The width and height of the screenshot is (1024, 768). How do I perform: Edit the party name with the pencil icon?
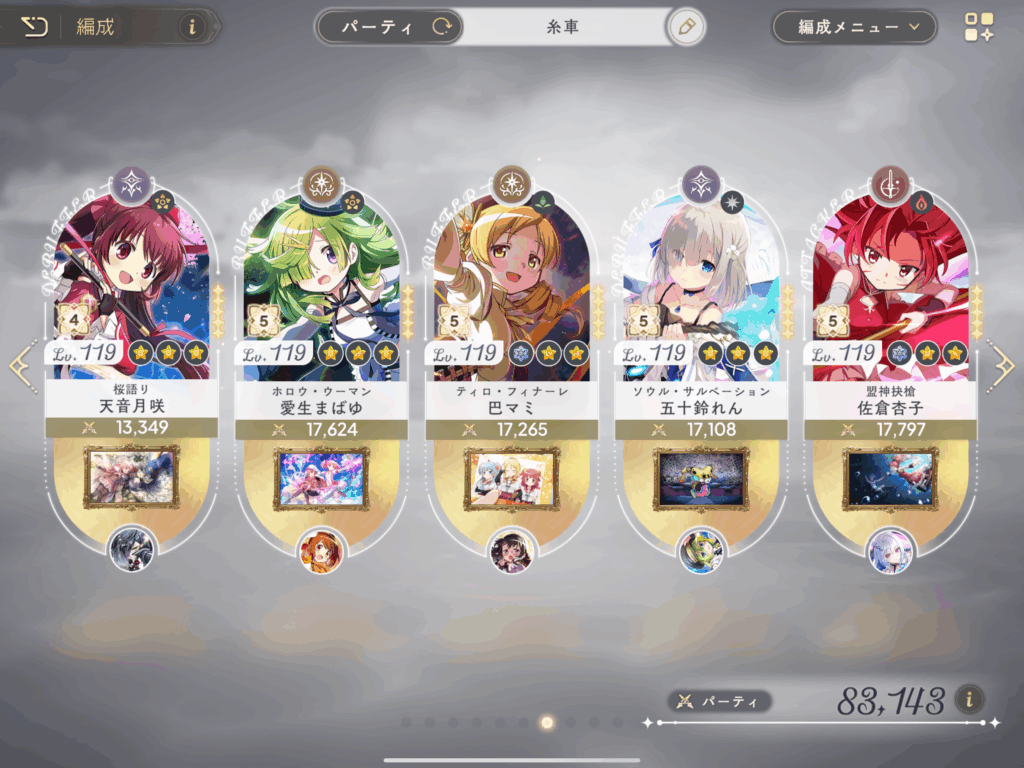pyautogui.click(x=685, y=27)
